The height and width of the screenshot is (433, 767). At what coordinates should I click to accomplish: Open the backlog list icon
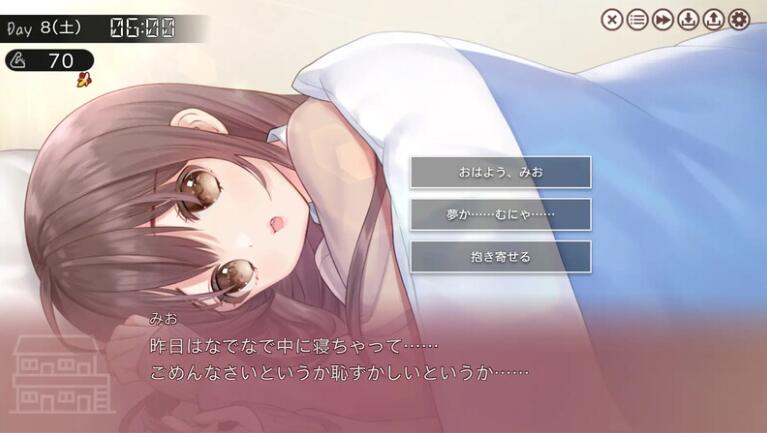[637, 19]
